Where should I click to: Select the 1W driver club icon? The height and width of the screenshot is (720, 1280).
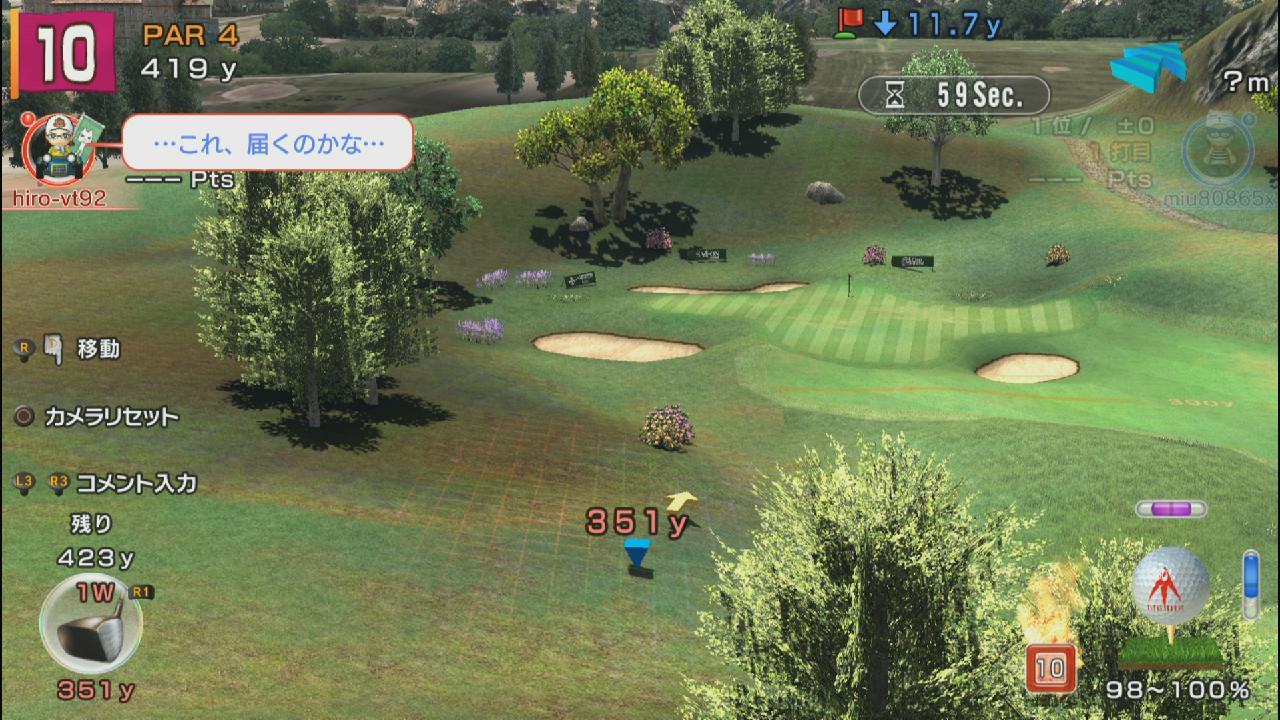tap(90, 624)
